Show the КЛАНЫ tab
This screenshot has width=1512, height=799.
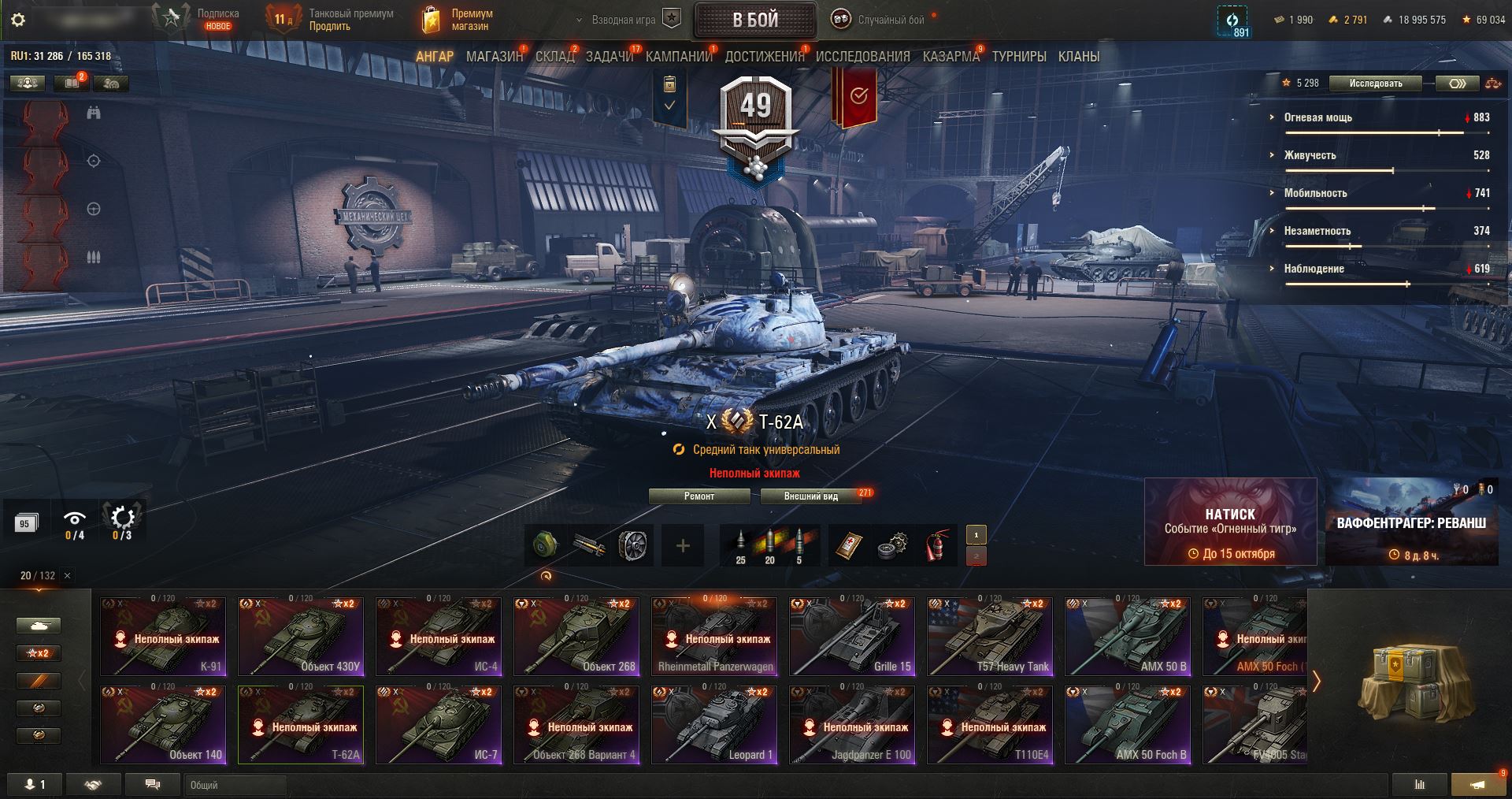[1078, 57]
